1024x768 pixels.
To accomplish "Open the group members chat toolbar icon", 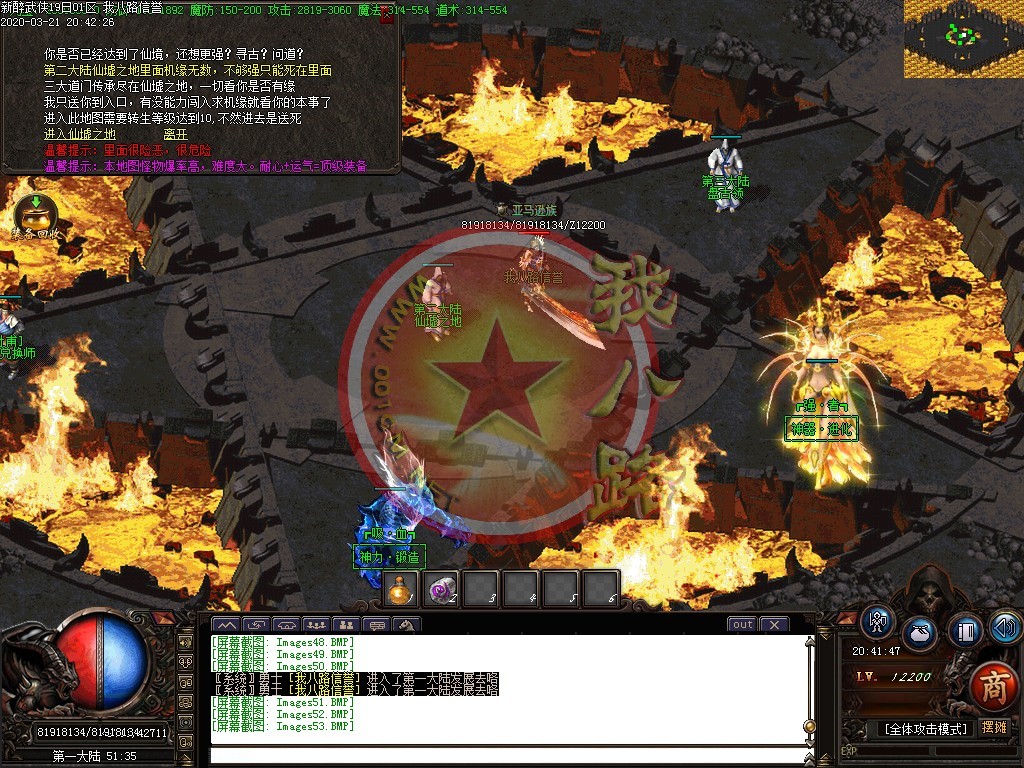I will click(315, 625).
